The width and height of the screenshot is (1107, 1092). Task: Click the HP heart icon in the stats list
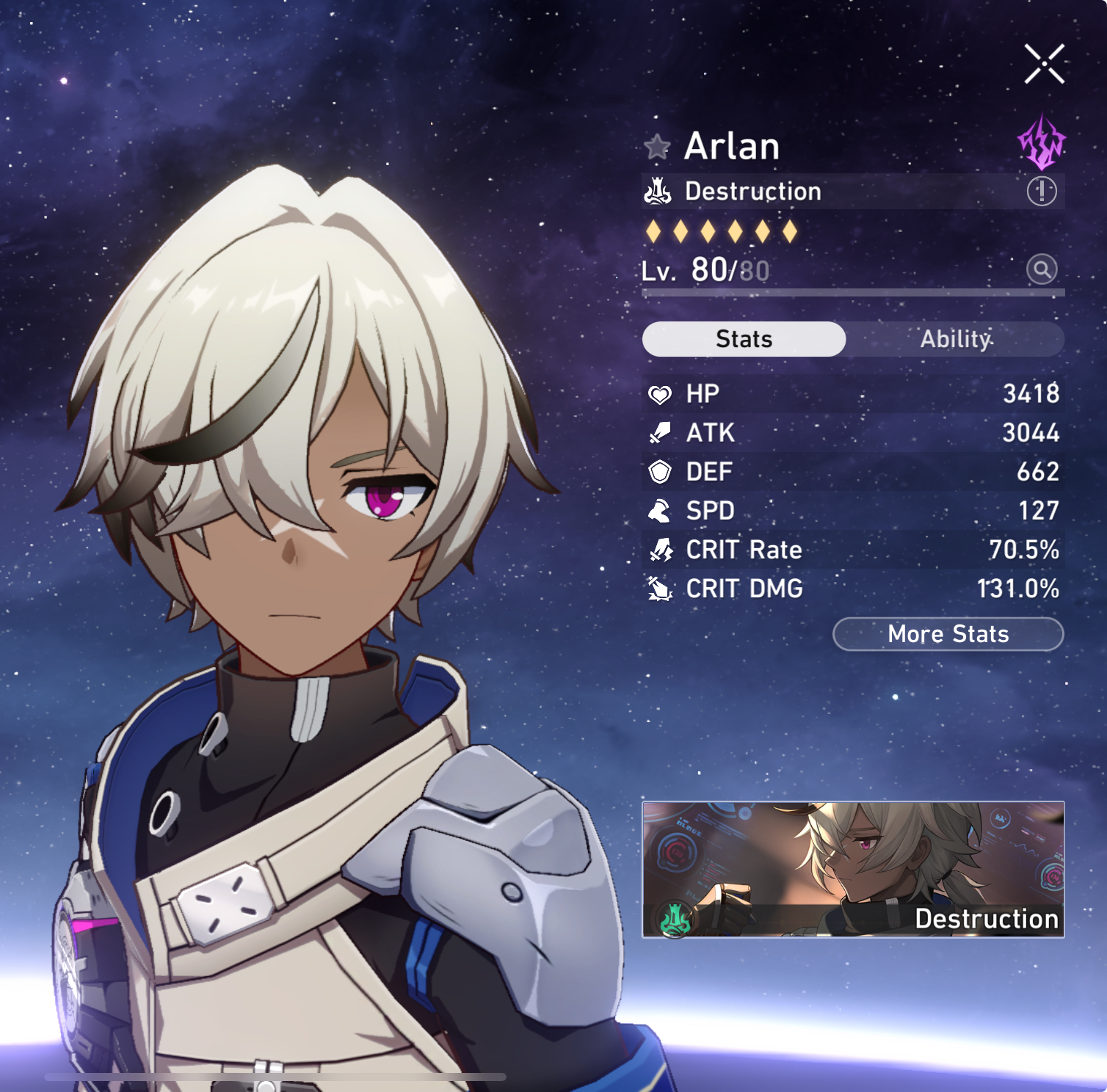pyautogui.click(x=661, y=393)
